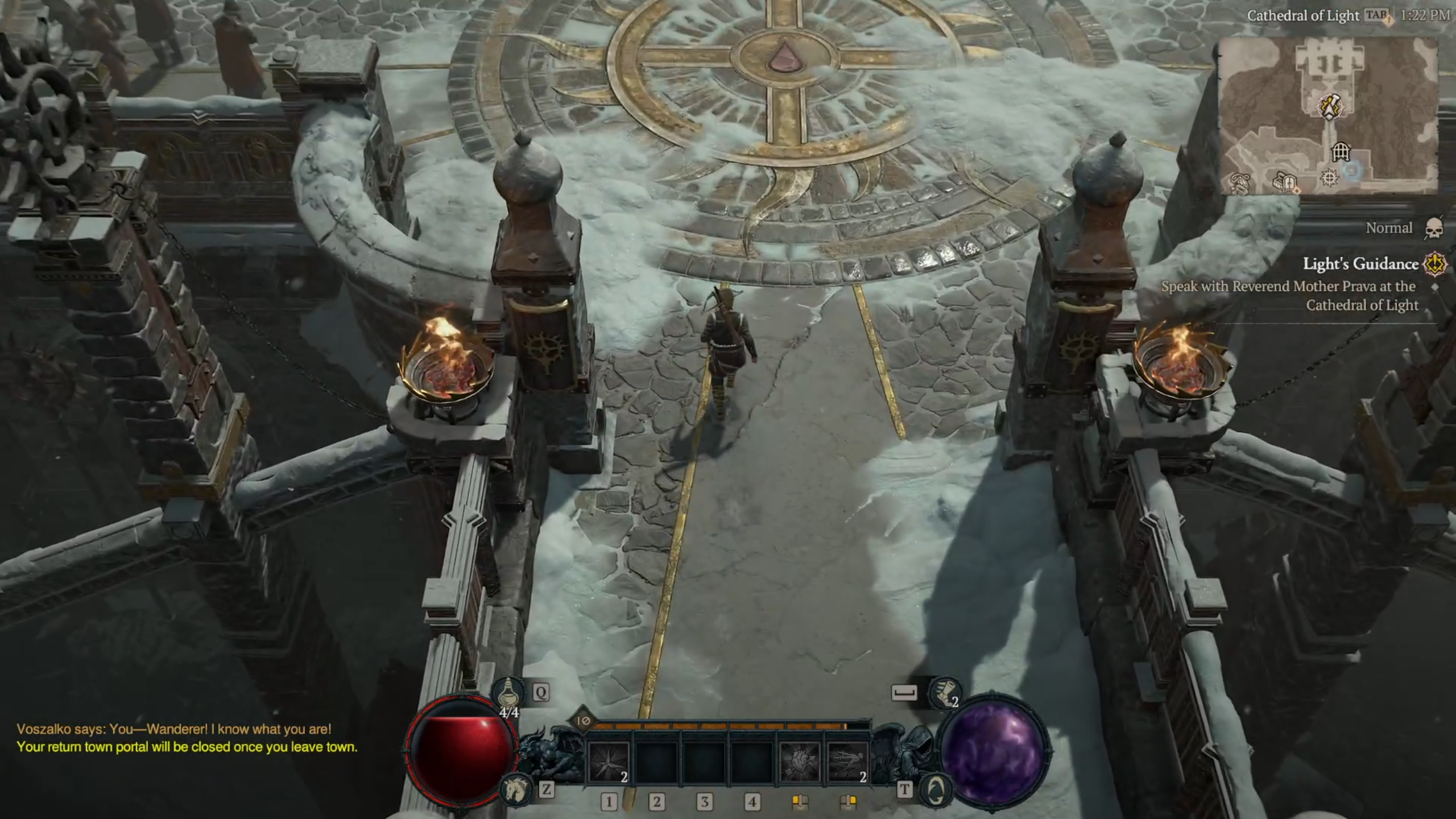Select the Light's Guidance quest tracker
Screen dimensions: 1456x819
point(1360,264)
